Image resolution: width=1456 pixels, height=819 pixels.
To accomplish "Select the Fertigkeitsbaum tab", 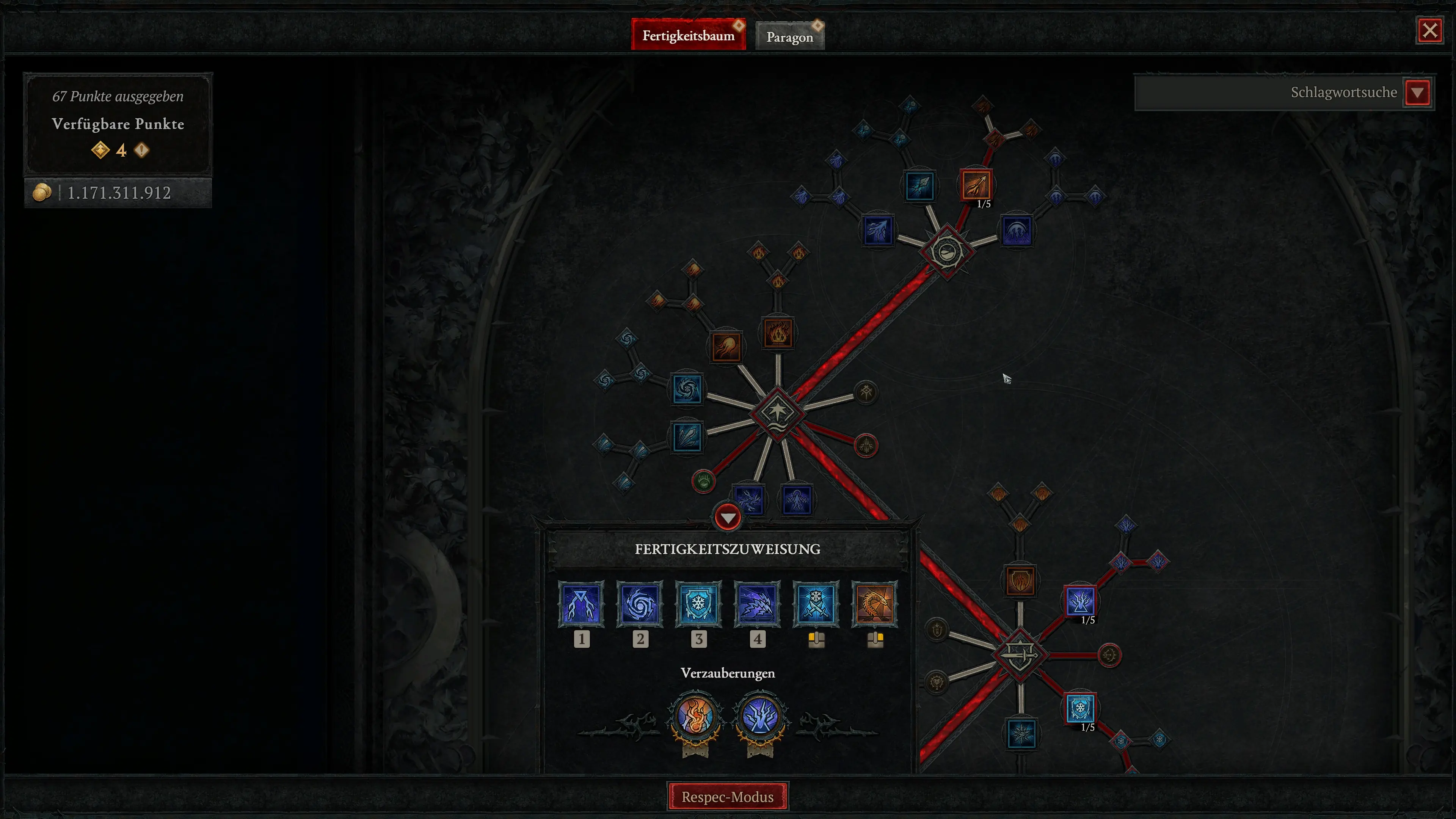I will (688, 36).
